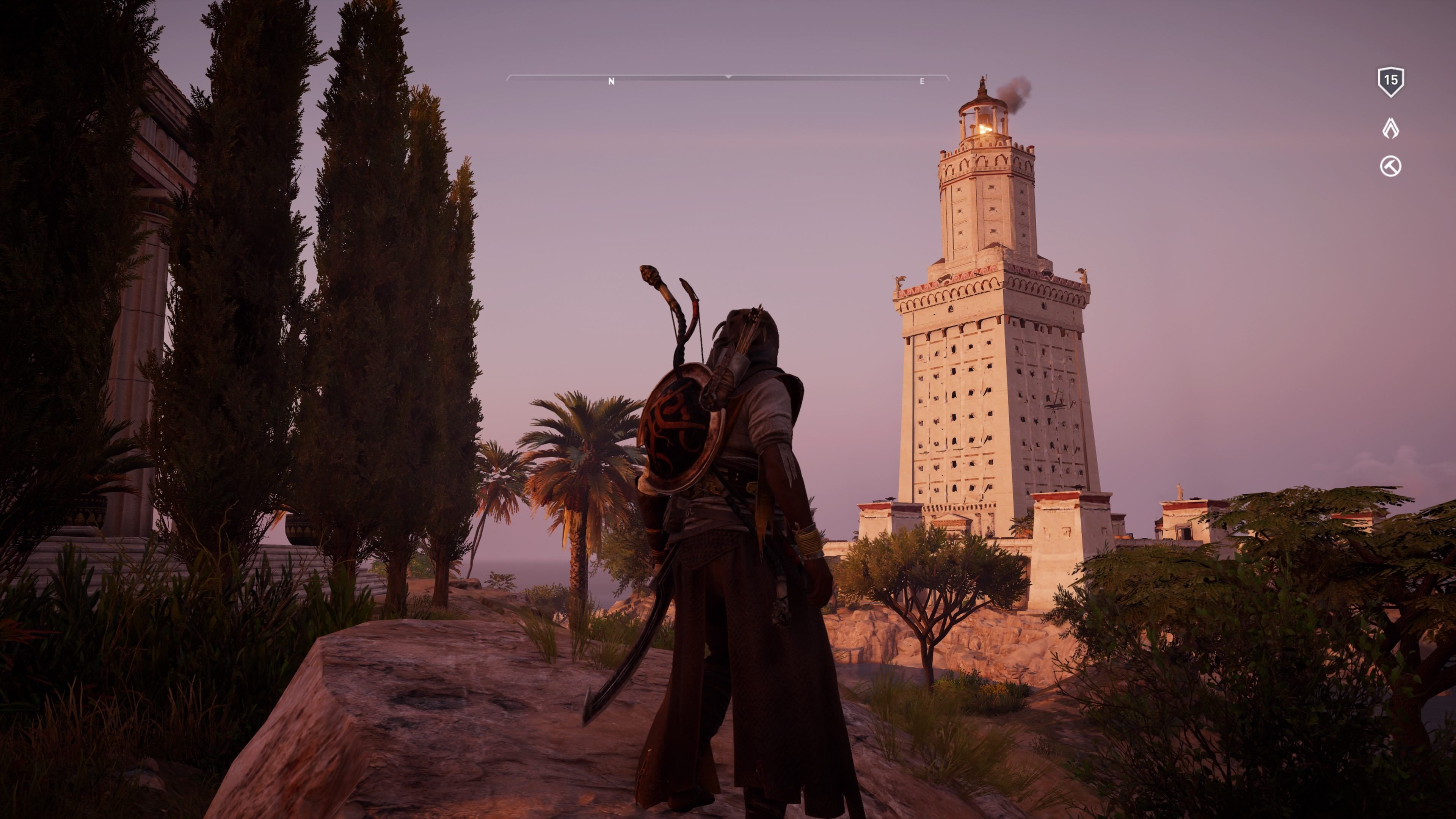Select the circled hammer crafting icon
Viewport: 1456px width, 819px height.
coord(1390,167)
